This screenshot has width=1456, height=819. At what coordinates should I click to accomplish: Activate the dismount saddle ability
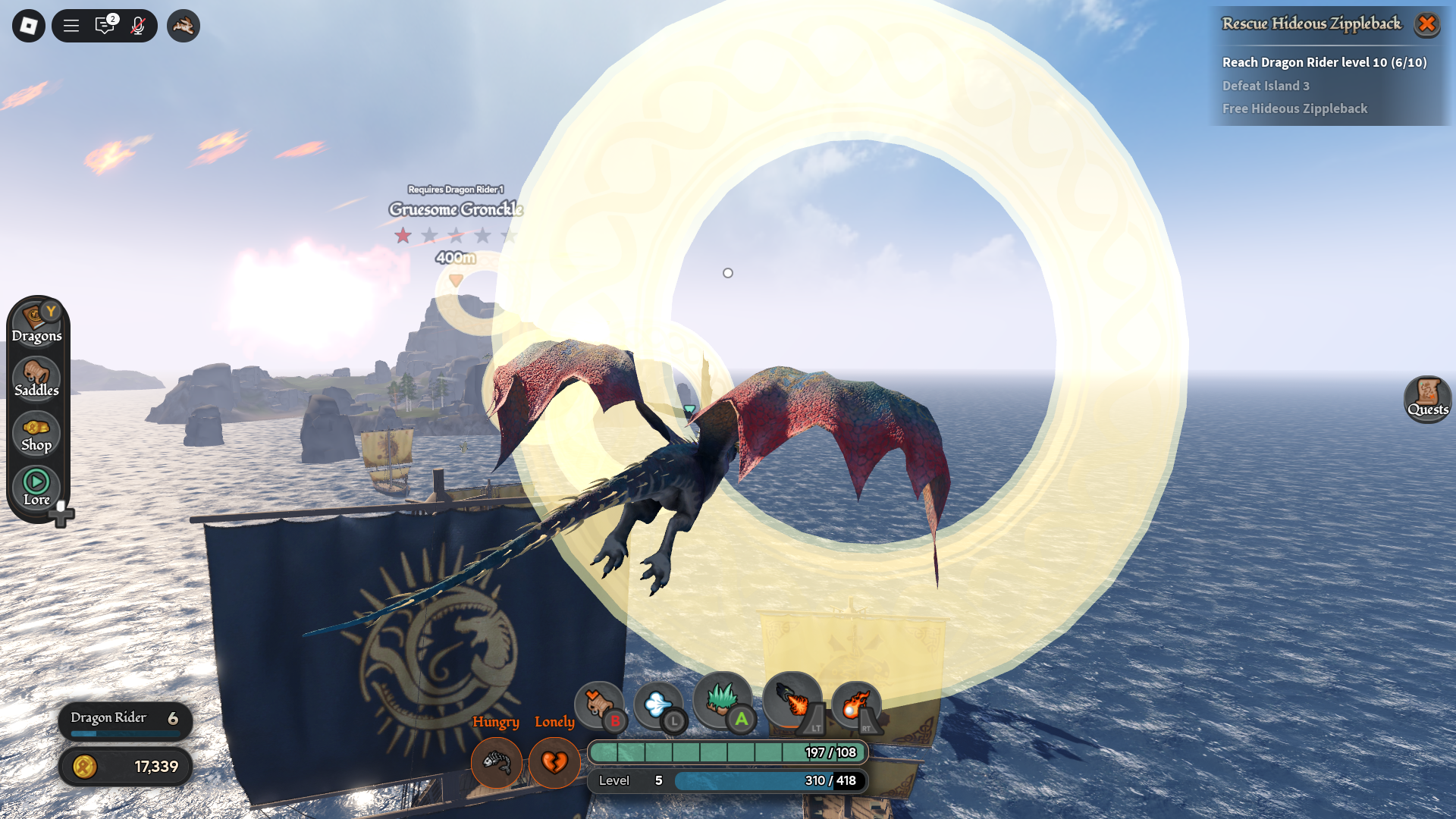coord(599,705)
